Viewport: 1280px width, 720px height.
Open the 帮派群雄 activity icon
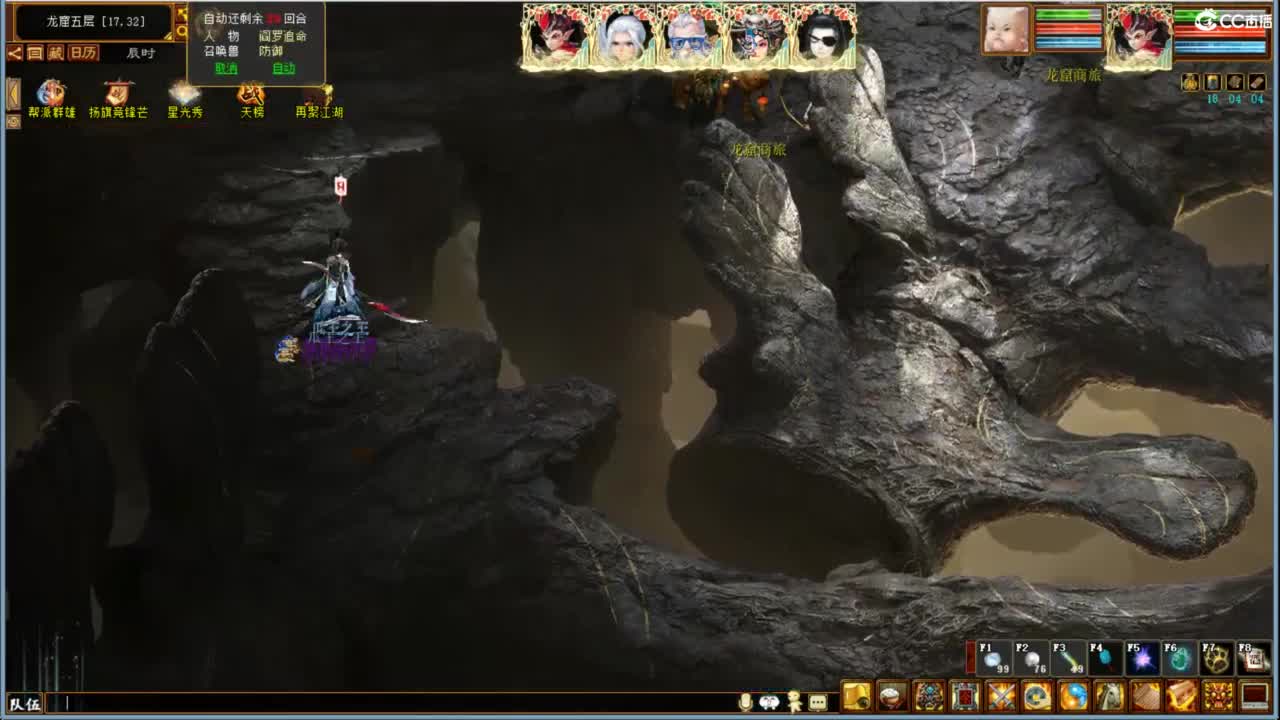point(51,91)
